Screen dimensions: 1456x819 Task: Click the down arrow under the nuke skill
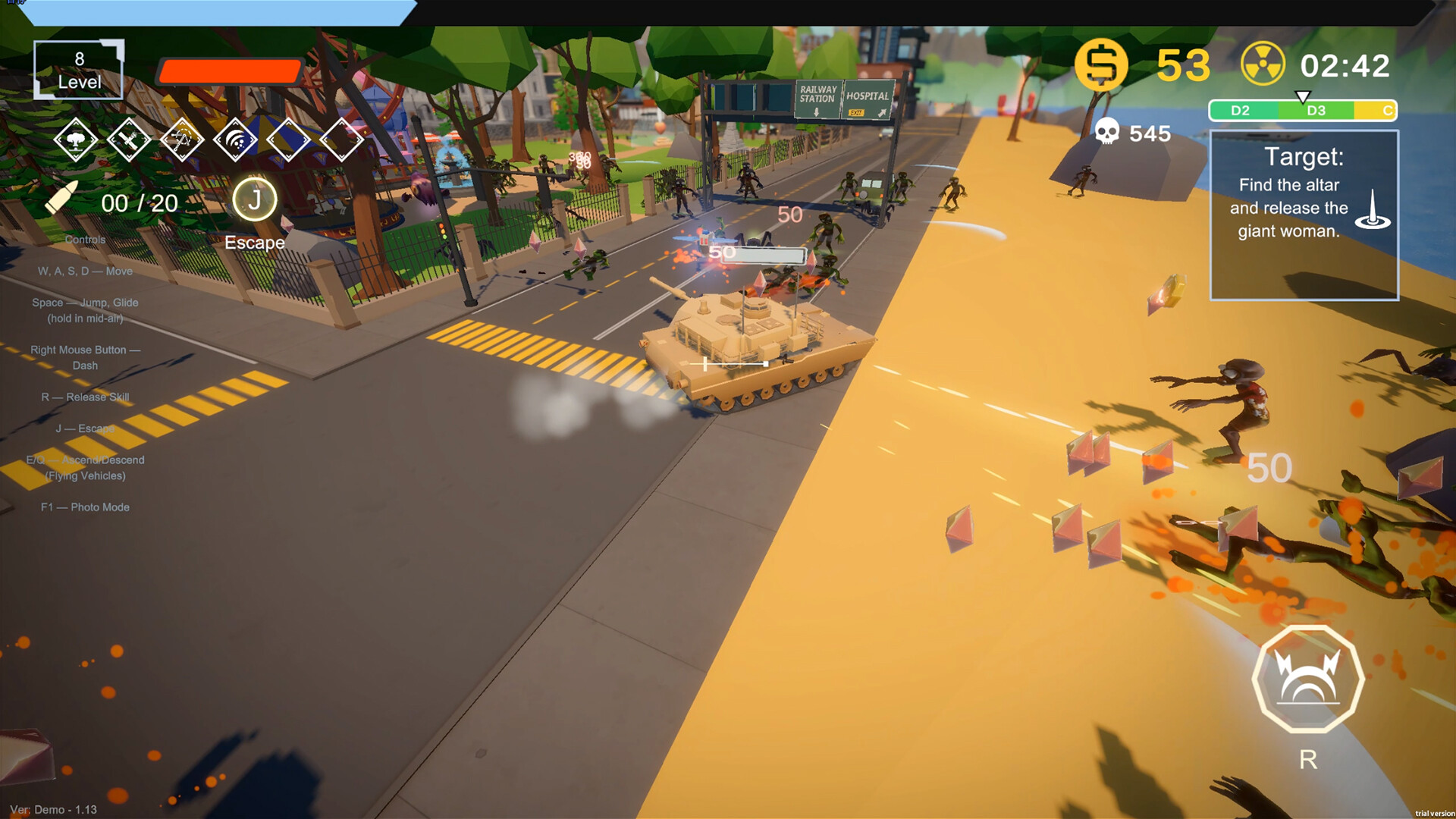pyautogui.click(x=76, y=157)
